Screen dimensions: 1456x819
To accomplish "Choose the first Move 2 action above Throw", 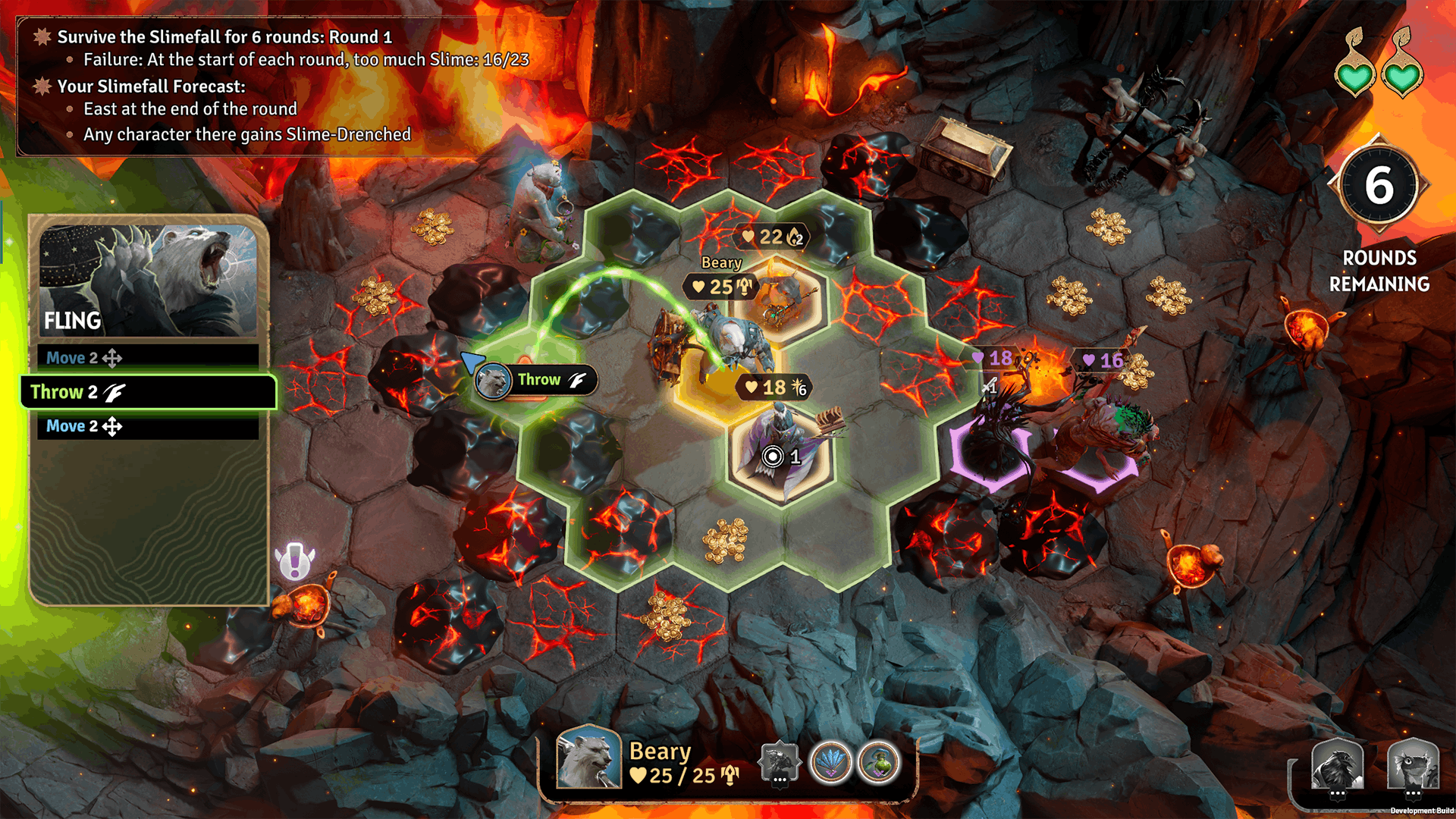I will tap(148, 358).
